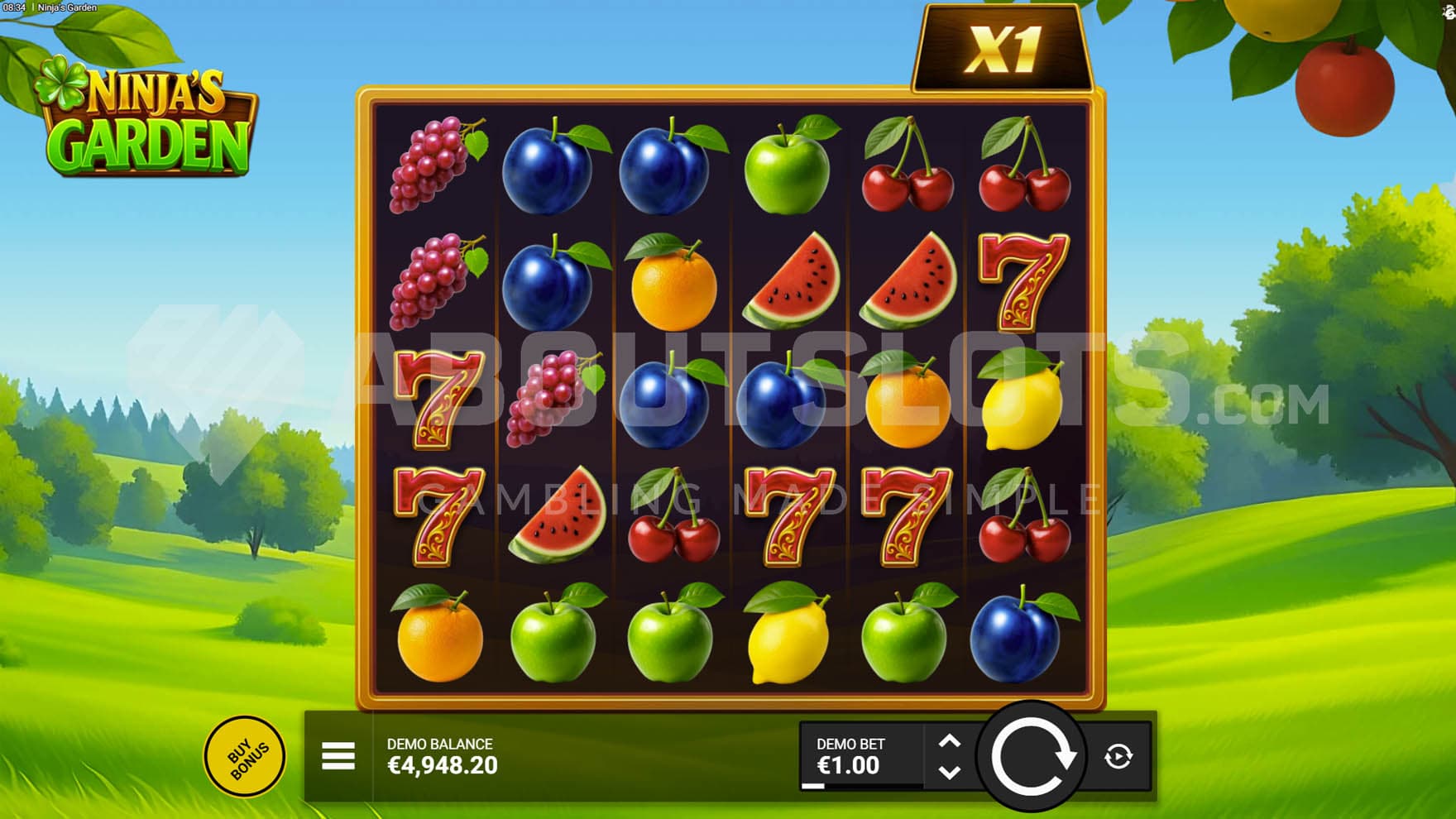
Task: Decrease the demo bet with the down arrow
Action: [950, 772]
